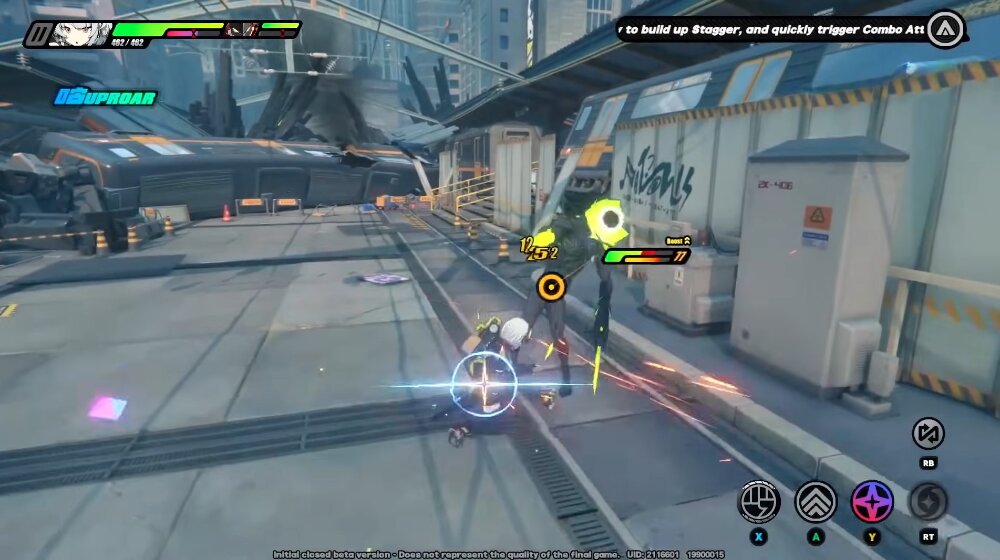This screenshot has height=560, width=1000.
Task: Switch to the red-haired teammate portrait
Action: coord(239,30)
